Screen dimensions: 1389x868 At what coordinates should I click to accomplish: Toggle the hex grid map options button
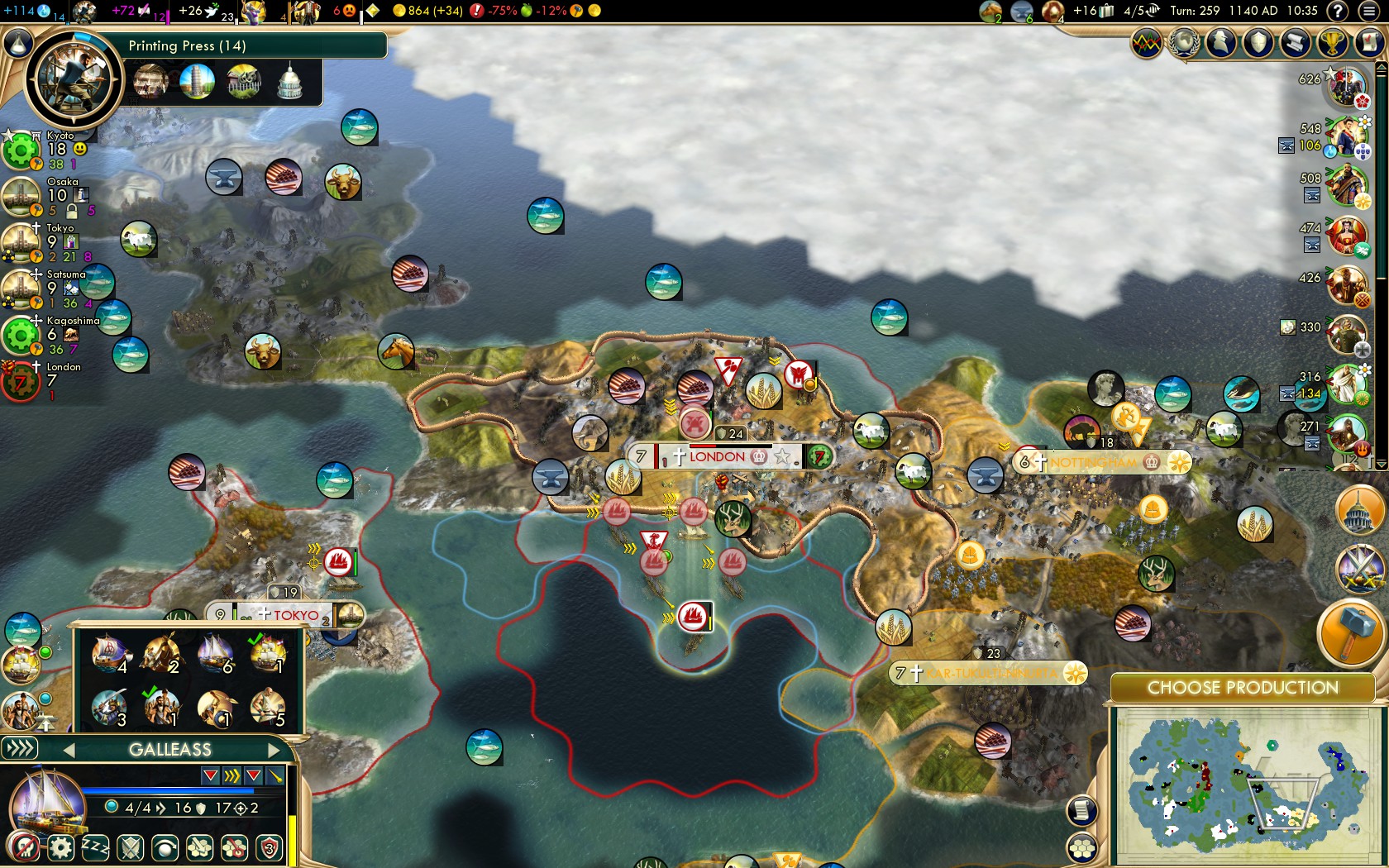1081,848
